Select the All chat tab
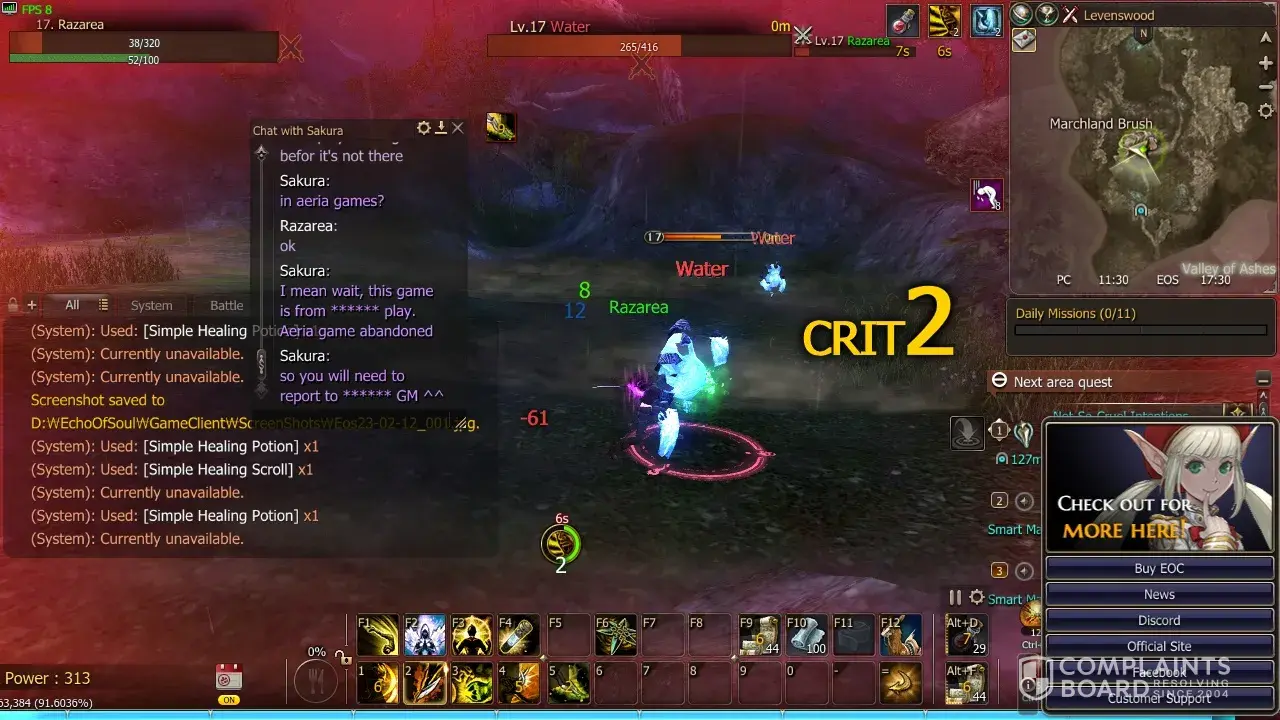This screenshot has width=1280, height=720. coord(72,305)
